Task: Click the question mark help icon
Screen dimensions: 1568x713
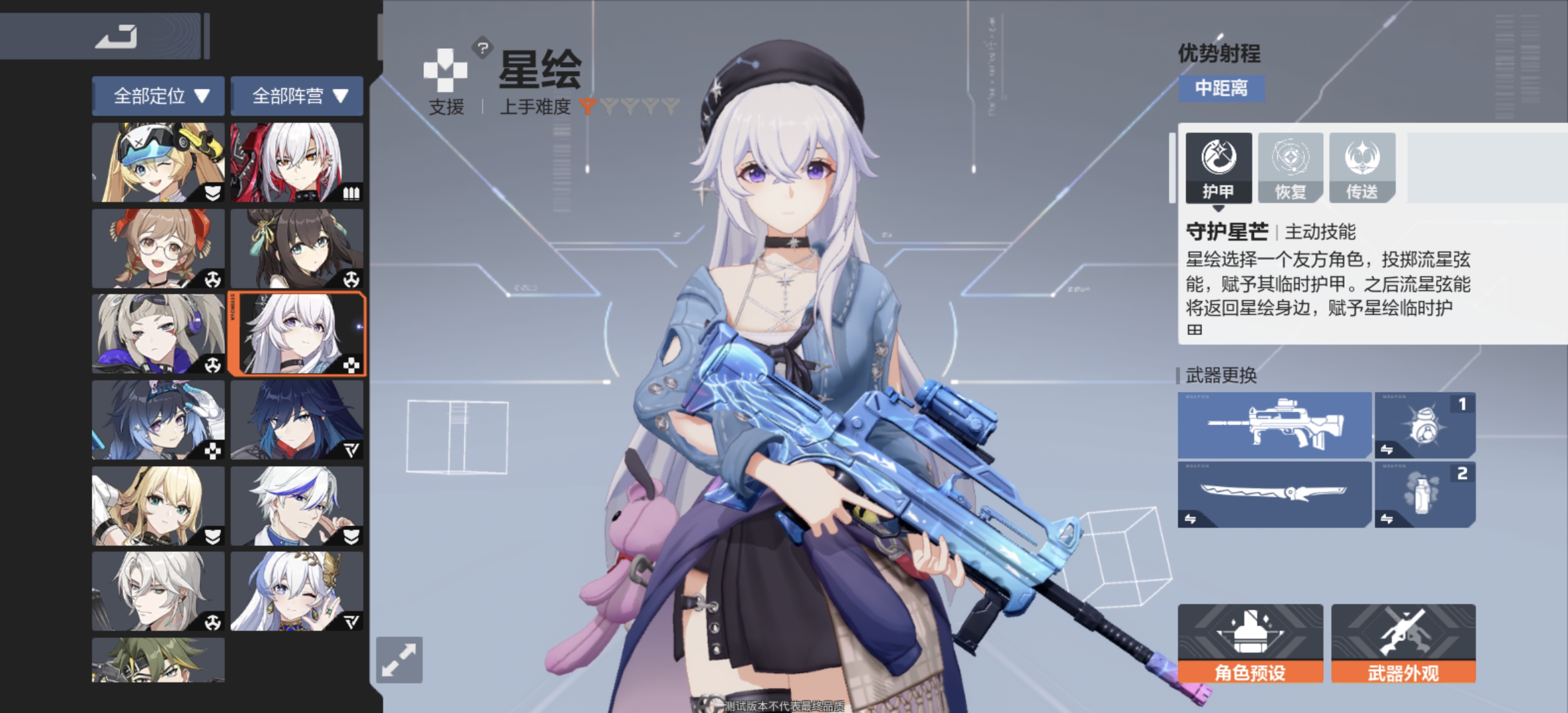Action: pyautogui.click(x=483, y=48)
